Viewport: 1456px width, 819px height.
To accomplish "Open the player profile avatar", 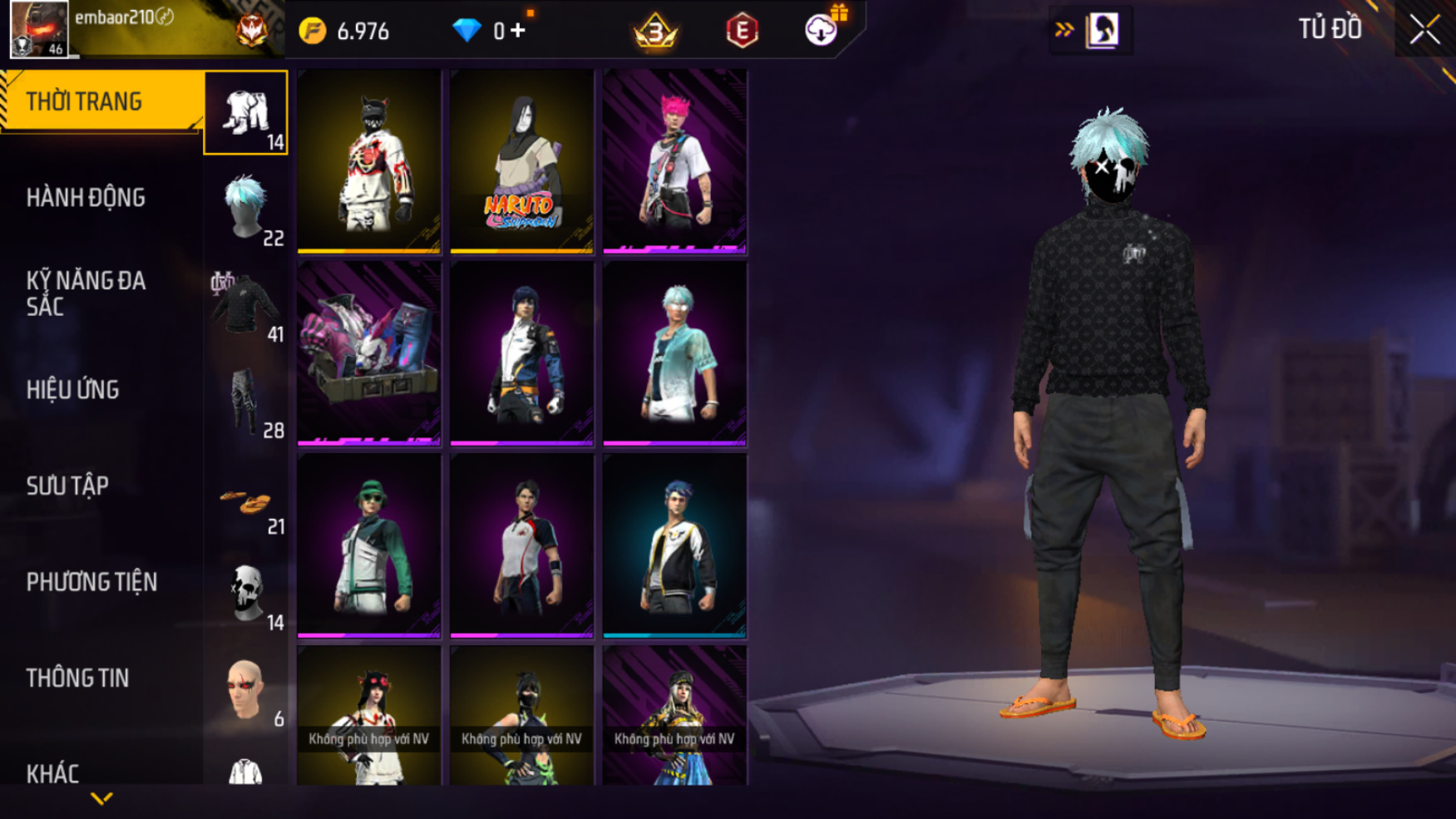I will [38, 30].
